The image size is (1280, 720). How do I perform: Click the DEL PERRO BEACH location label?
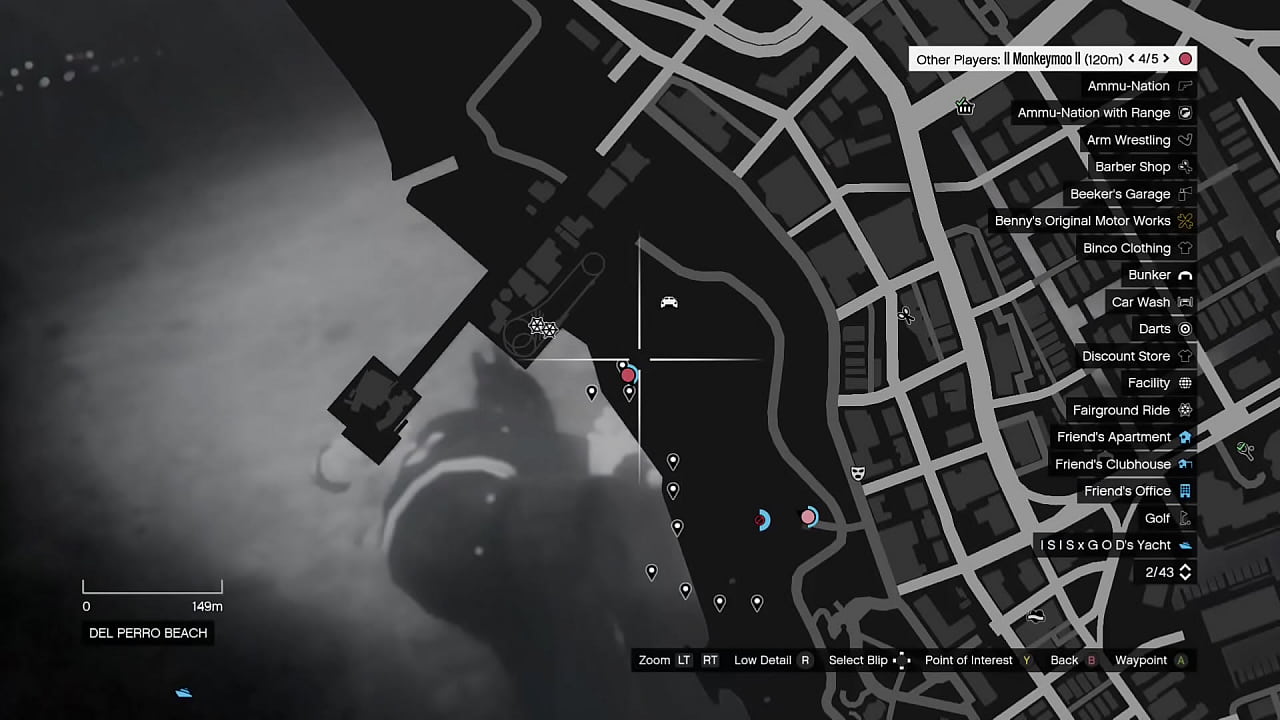point(147,632)
